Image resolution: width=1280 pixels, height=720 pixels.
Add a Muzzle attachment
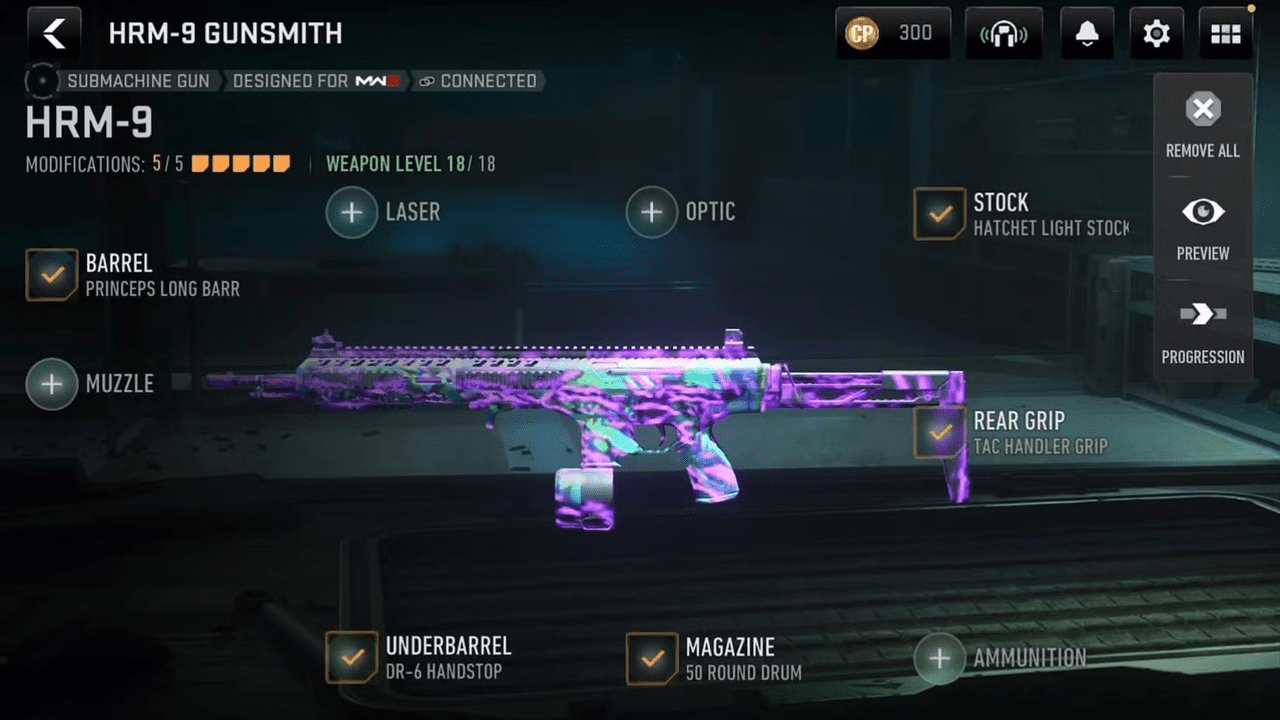point(52,384)
